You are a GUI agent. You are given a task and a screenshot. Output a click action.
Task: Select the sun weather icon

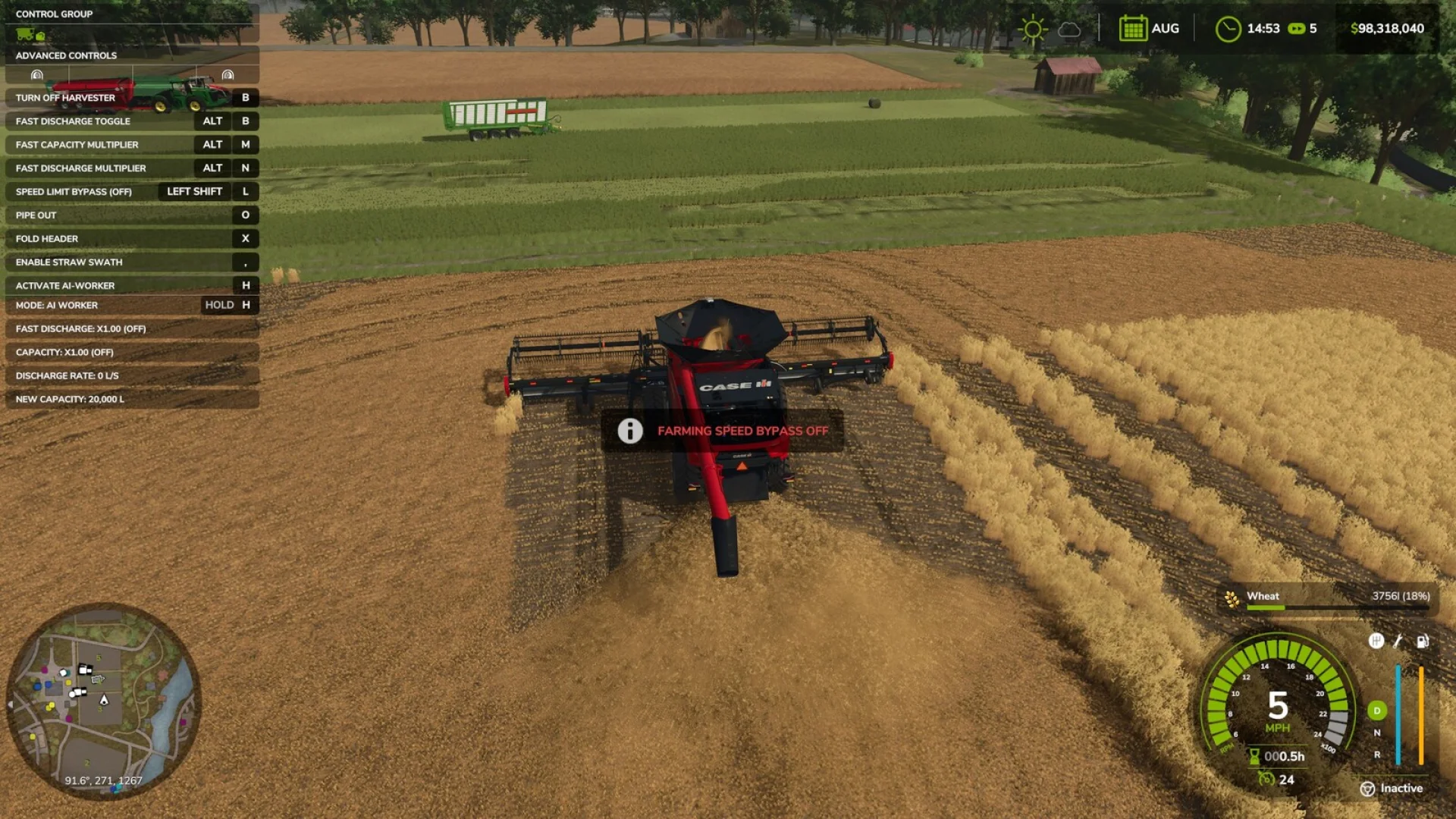(x=1034, y=28)
